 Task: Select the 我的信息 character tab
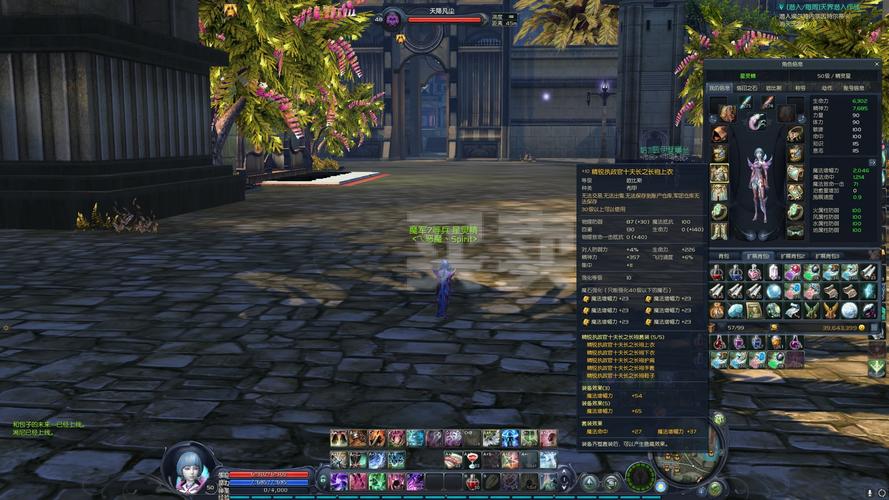click(x=720, y=87)
